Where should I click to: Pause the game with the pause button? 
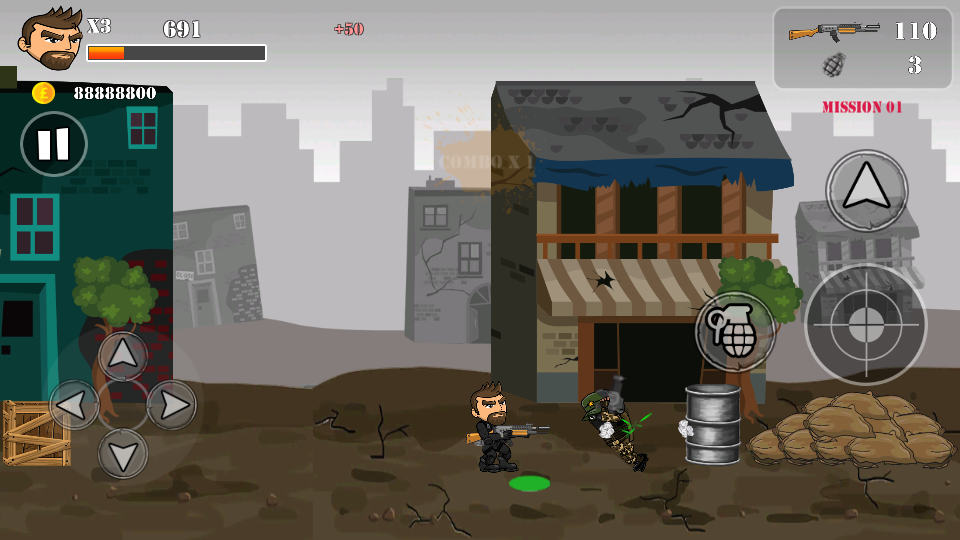click(x=54, y=144)
